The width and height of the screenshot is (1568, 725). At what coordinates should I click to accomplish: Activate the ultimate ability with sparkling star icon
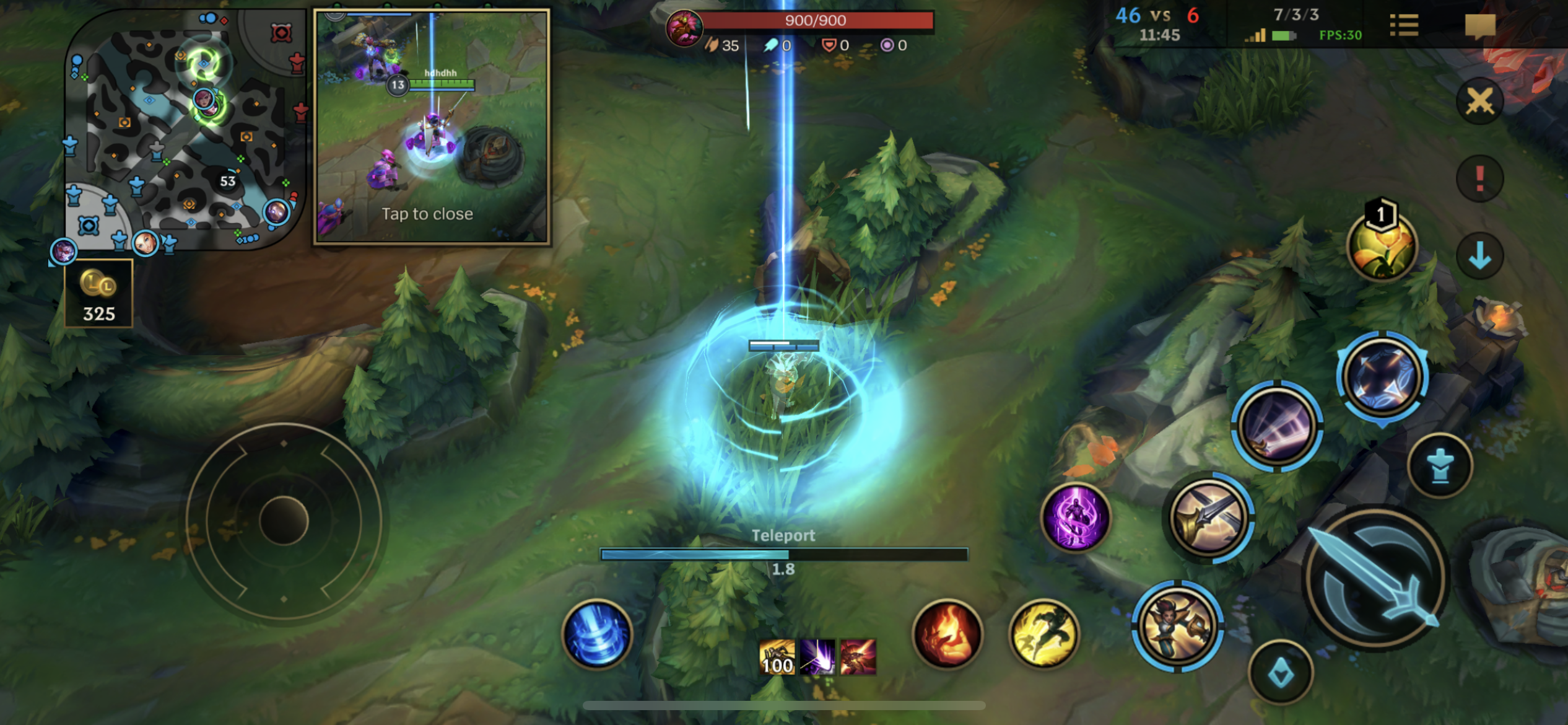pyautogui.click(x=1382, y=377)
